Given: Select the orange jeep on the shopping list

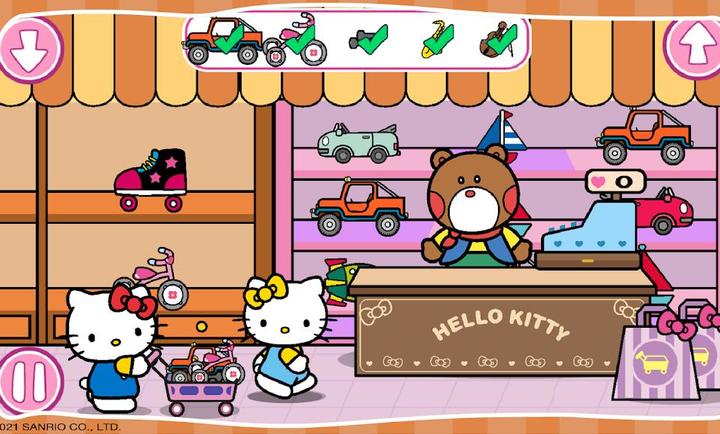Looking at the screenshot, I should [x=223, y=40].
